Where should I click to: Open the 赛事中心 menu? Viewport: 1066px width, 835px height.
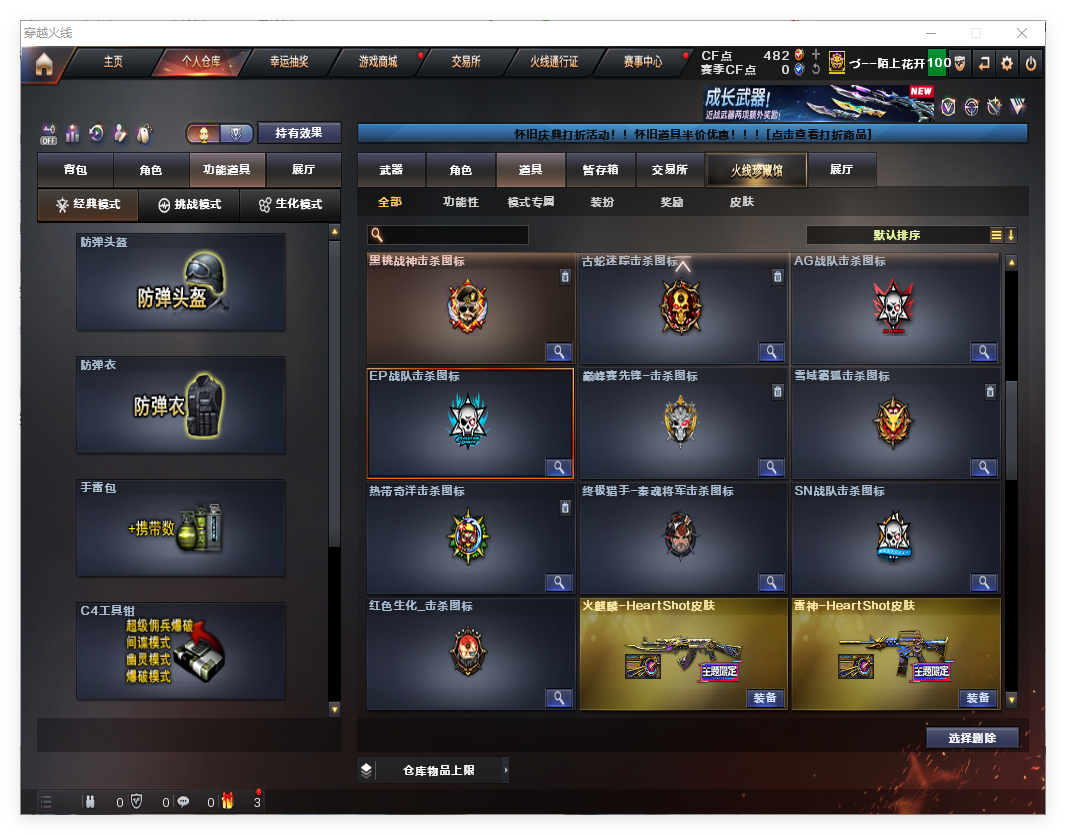click(643, 62)
